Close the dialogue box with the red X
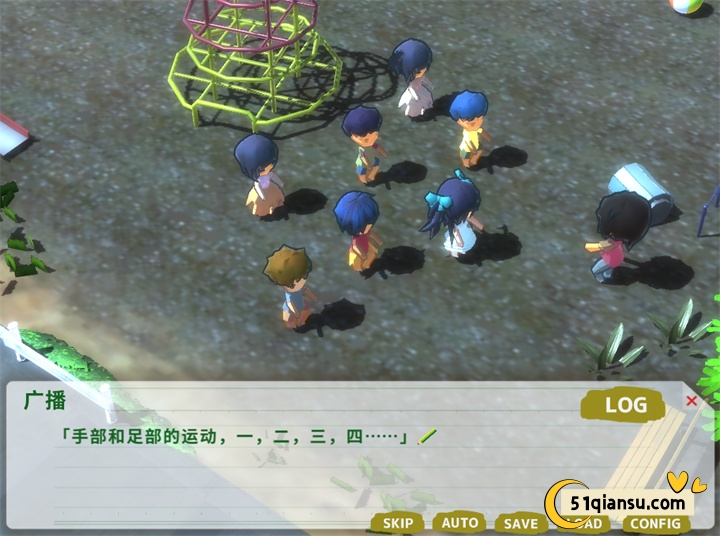This screenshot has height=536, width=720. tap(691, 401)
